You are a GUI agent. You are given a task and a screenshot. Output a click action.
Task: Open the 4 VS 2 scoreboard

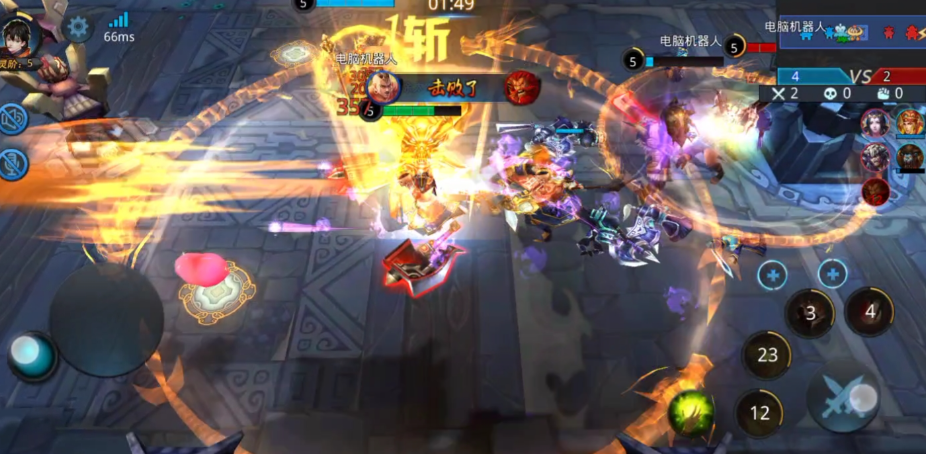coord(850,76)
